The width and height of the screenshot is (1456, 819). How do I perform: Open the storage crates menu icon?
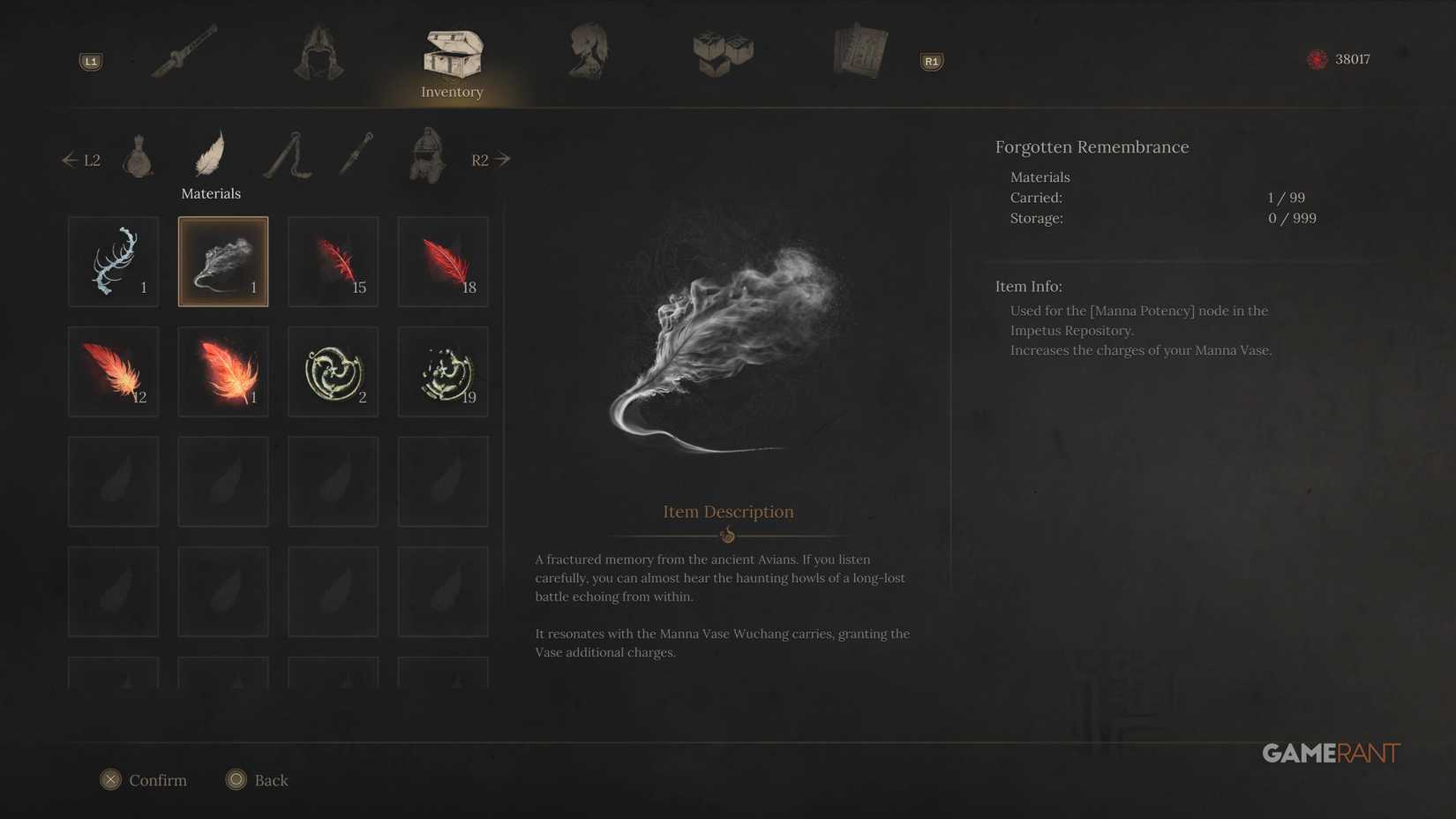coord(722,53)
